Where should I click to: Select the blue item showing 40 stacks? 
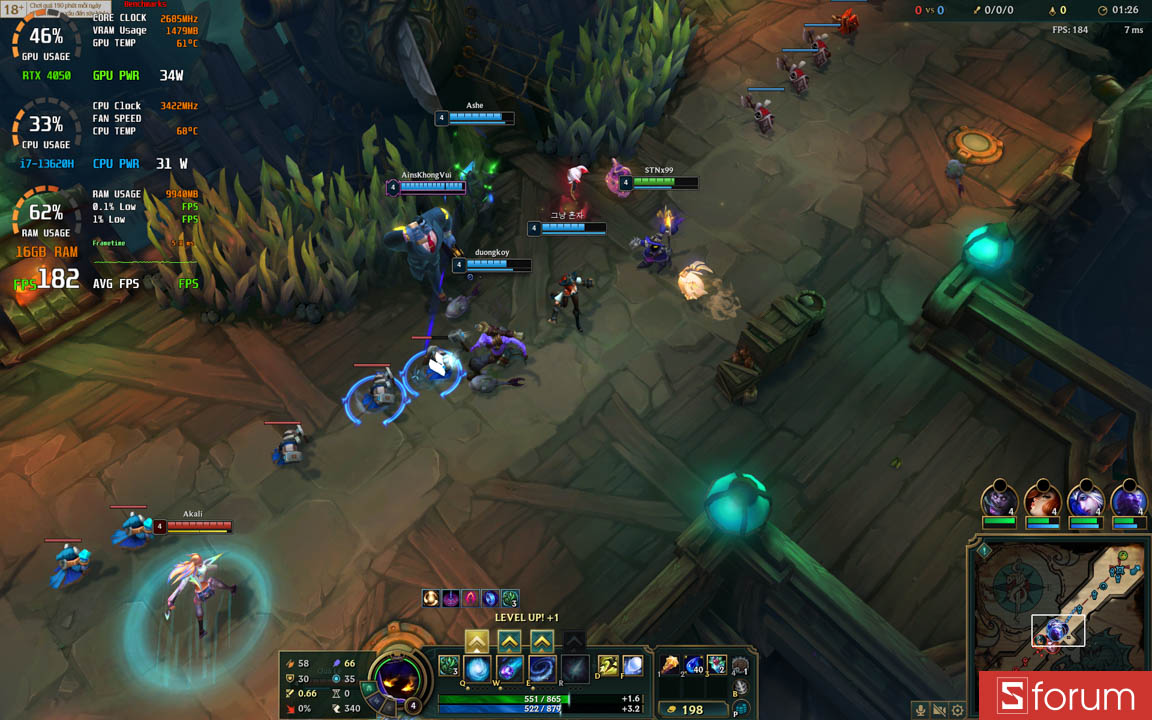[x=694, y=665]
